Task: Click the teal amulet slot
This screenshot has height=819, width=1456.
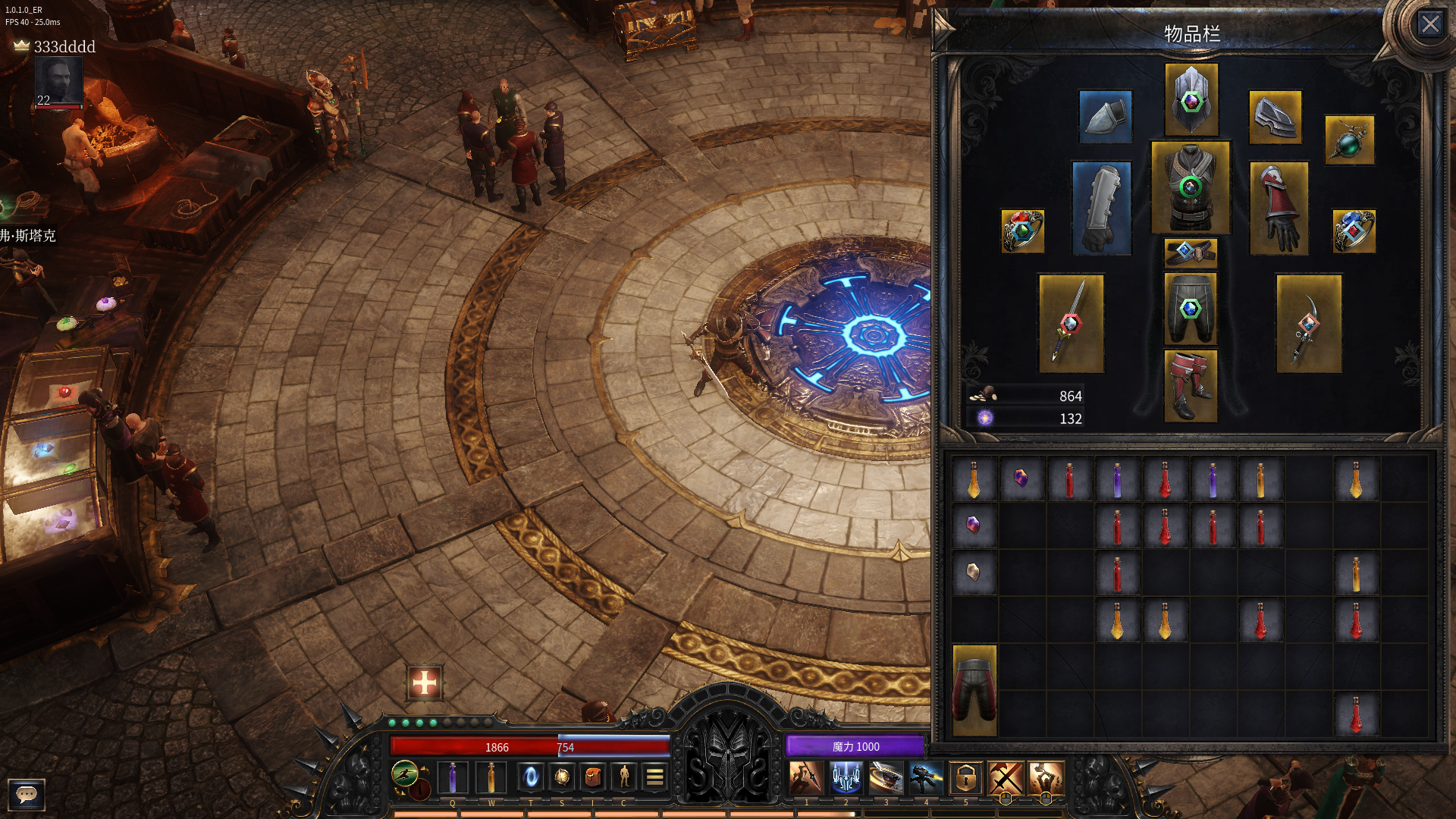Action: (1349, 140)
